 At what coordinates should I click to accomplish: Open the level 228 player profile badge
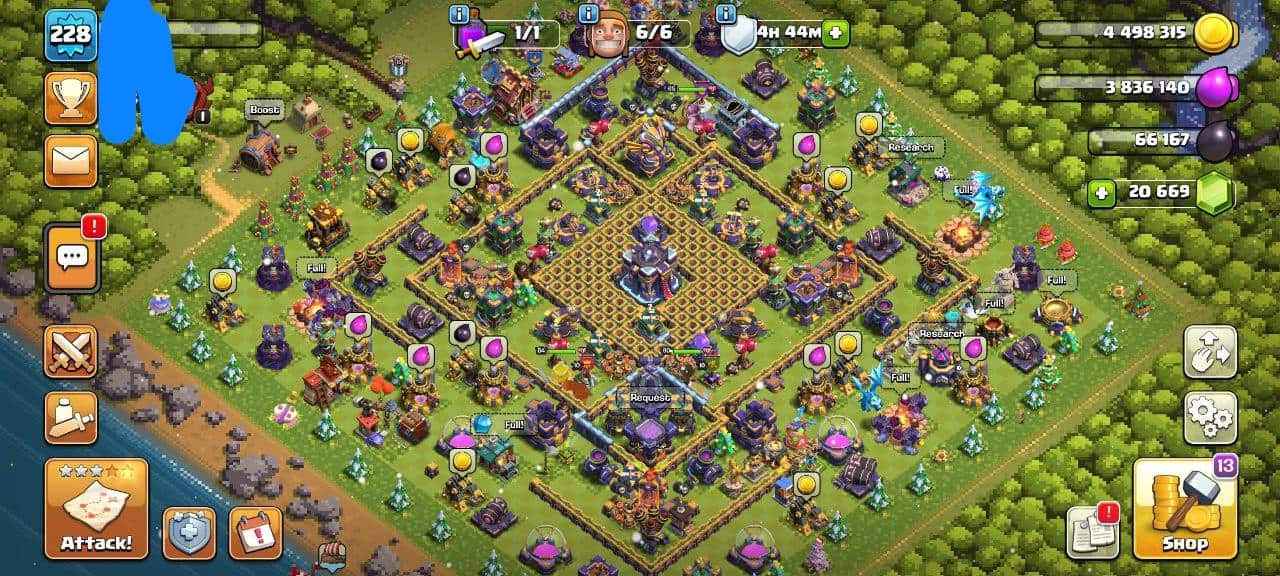[70, 35]
